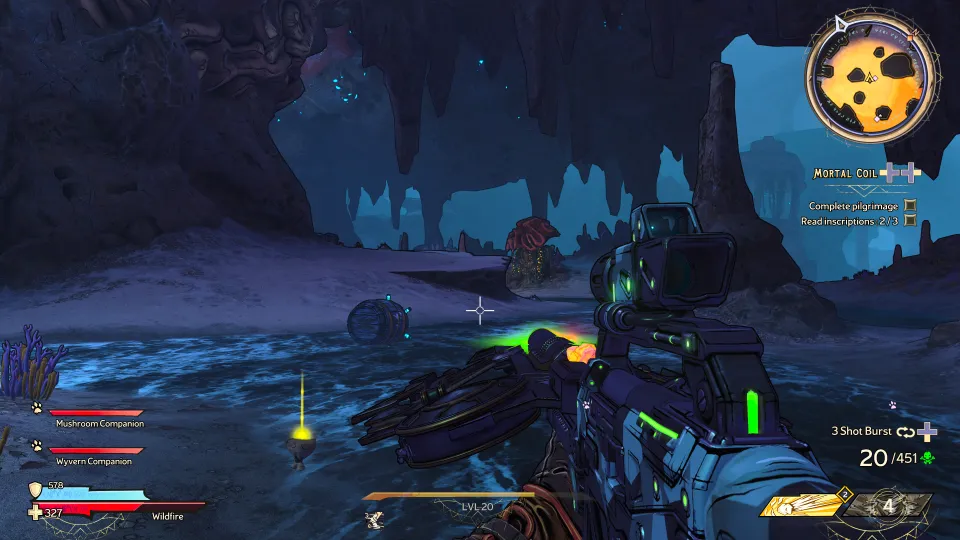
Task: Select the Mortal Coil quest tracker title
Action: click(x=845, y=173)
